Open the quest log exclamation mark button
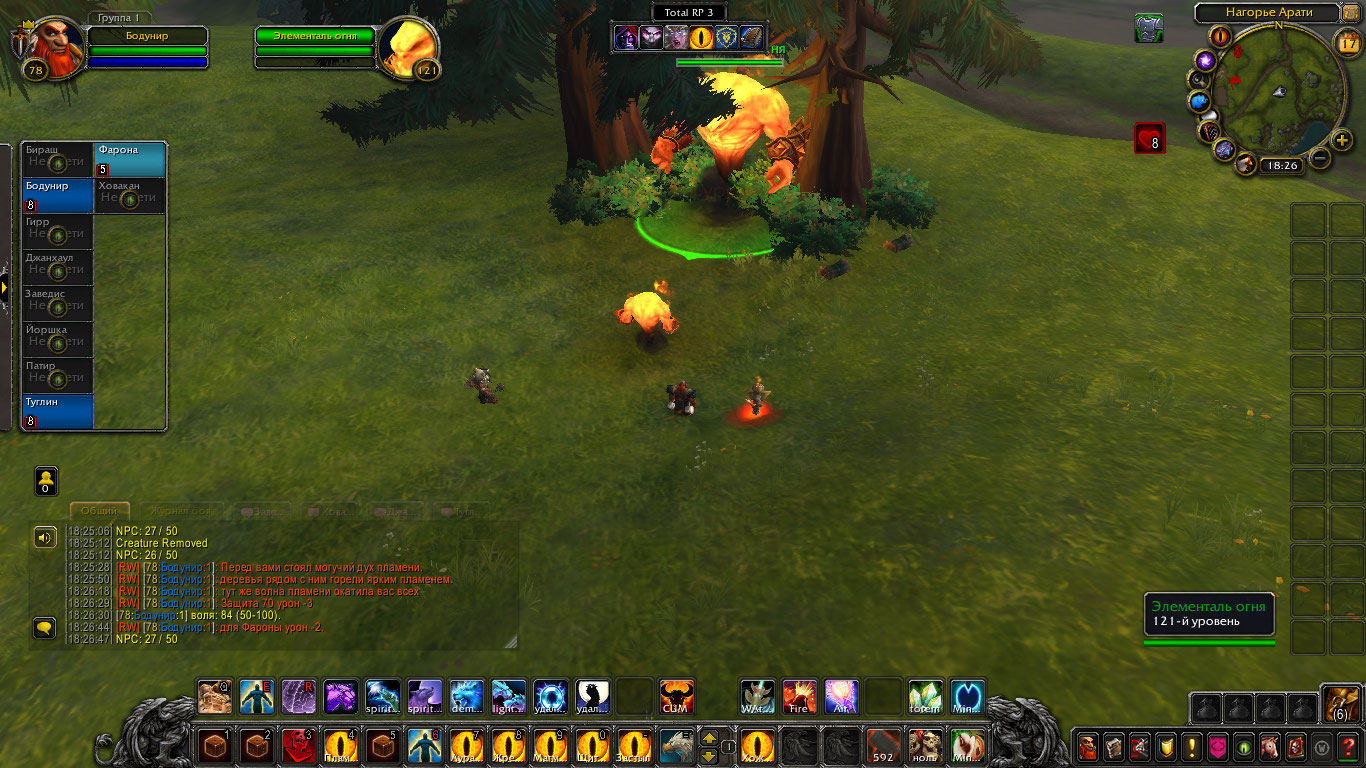Image resolution: width=1366 pixels, height=768 pixels. tap(1192, 746)
